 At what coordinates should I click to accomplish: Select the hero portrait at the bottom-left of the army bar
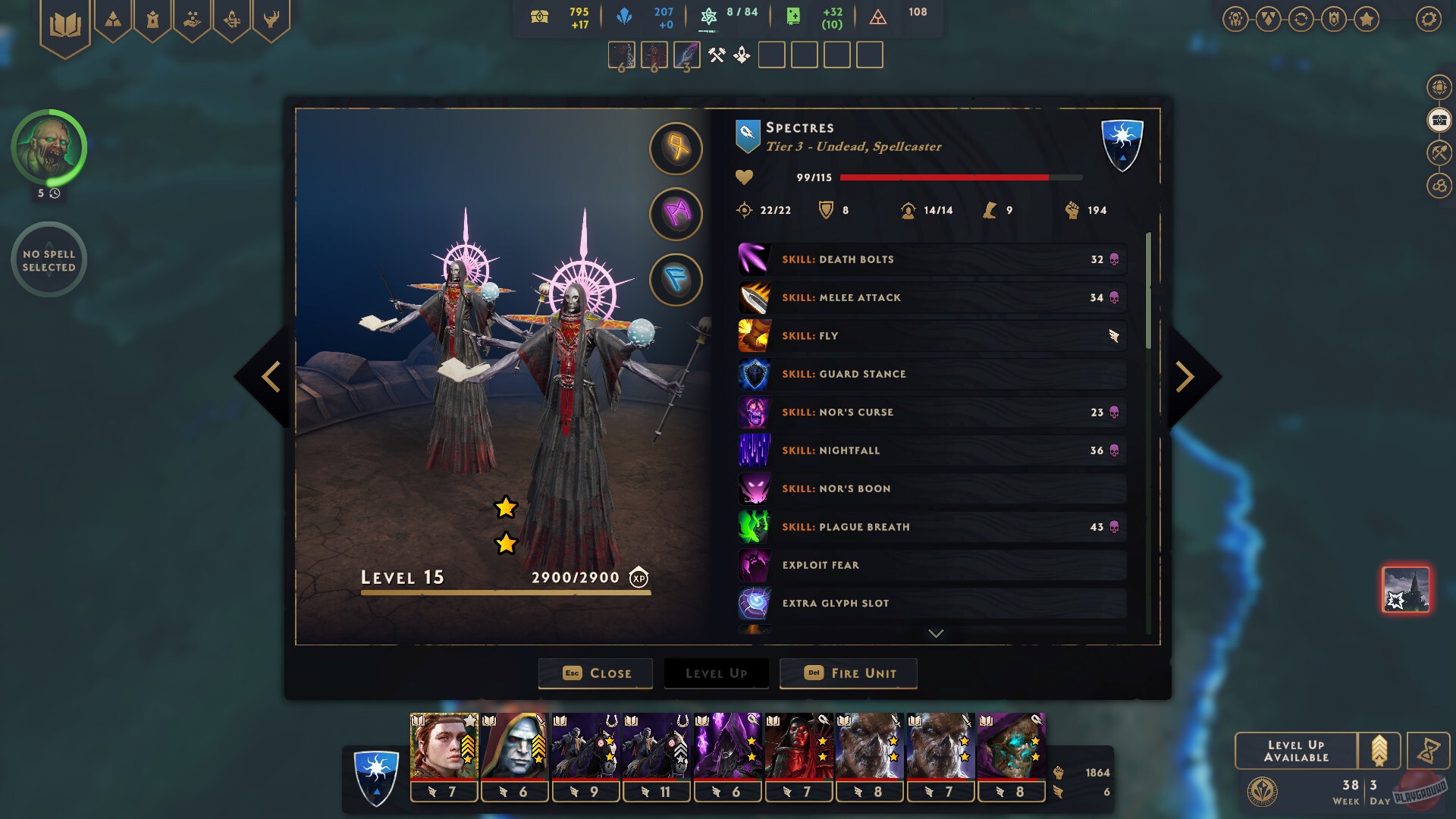[x=444, y=747]
